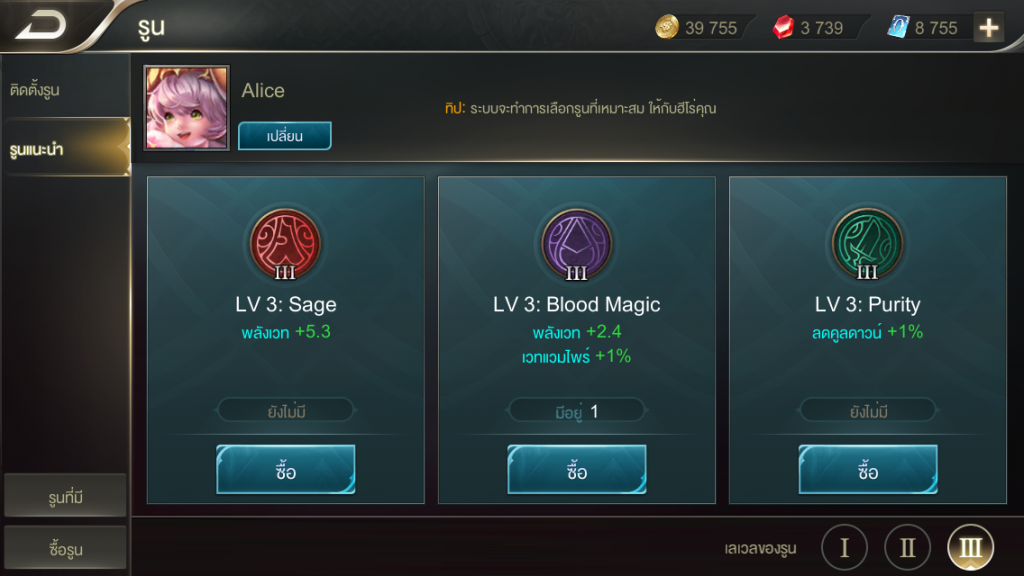1024x576 pixels.
Task: Go back using the return arrow
Action: (42, 25)
